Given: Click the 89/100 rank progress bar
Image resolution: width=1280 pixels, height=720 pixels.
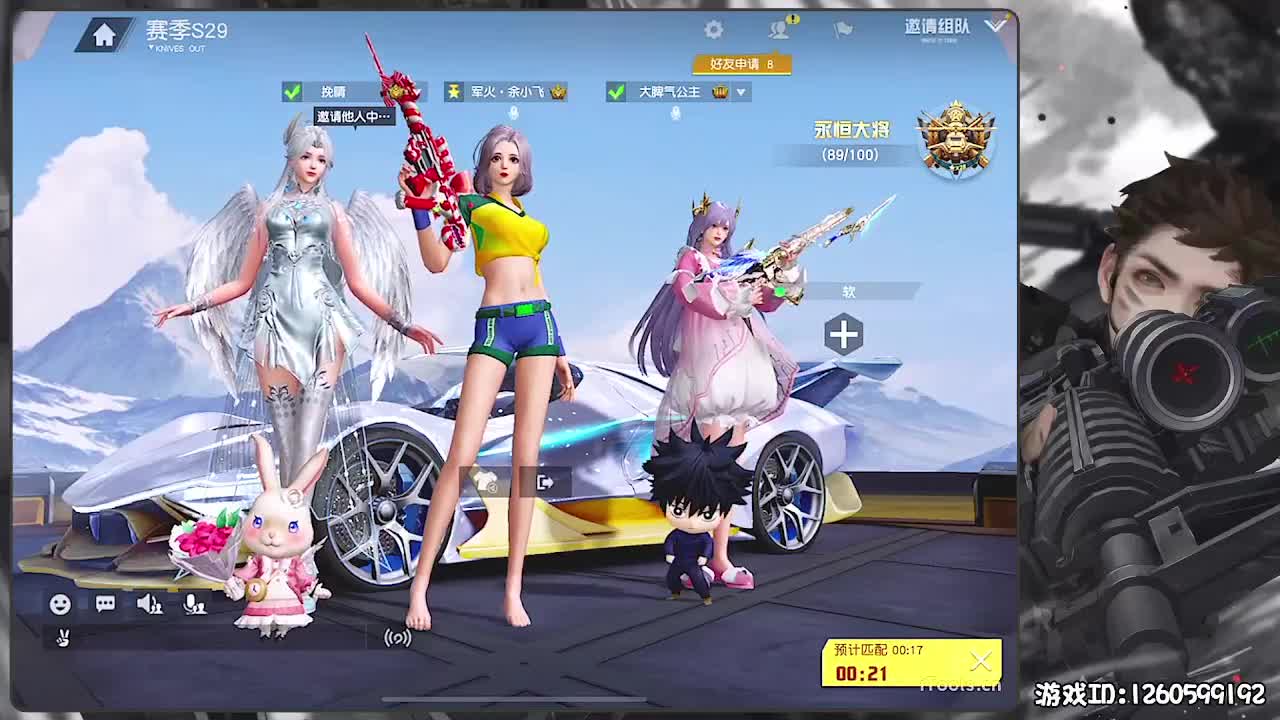Looking at the screenshot, I should pyautogui.click(x=848, y=155).
